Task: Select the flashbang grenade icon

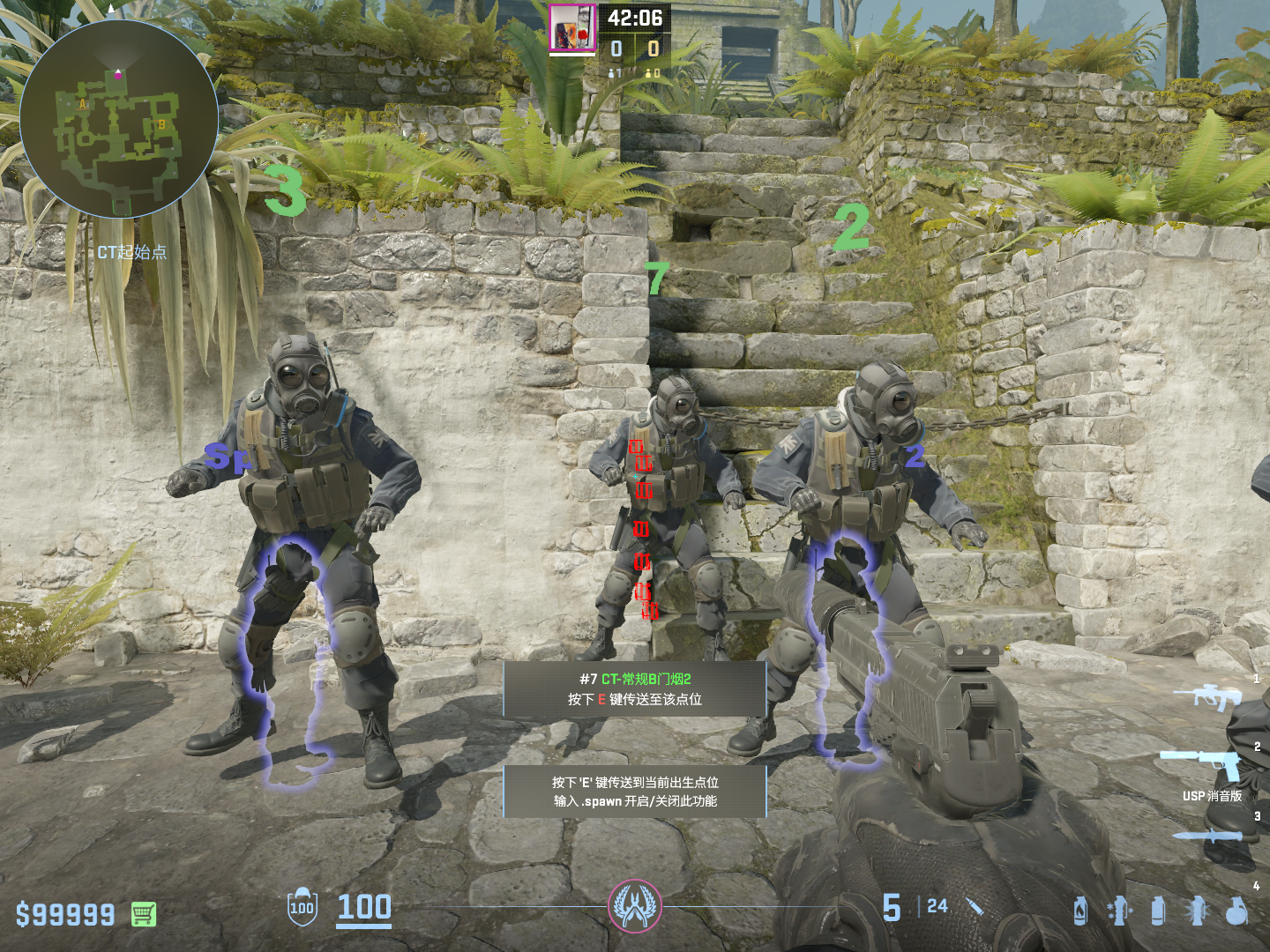Action: 1197,911
